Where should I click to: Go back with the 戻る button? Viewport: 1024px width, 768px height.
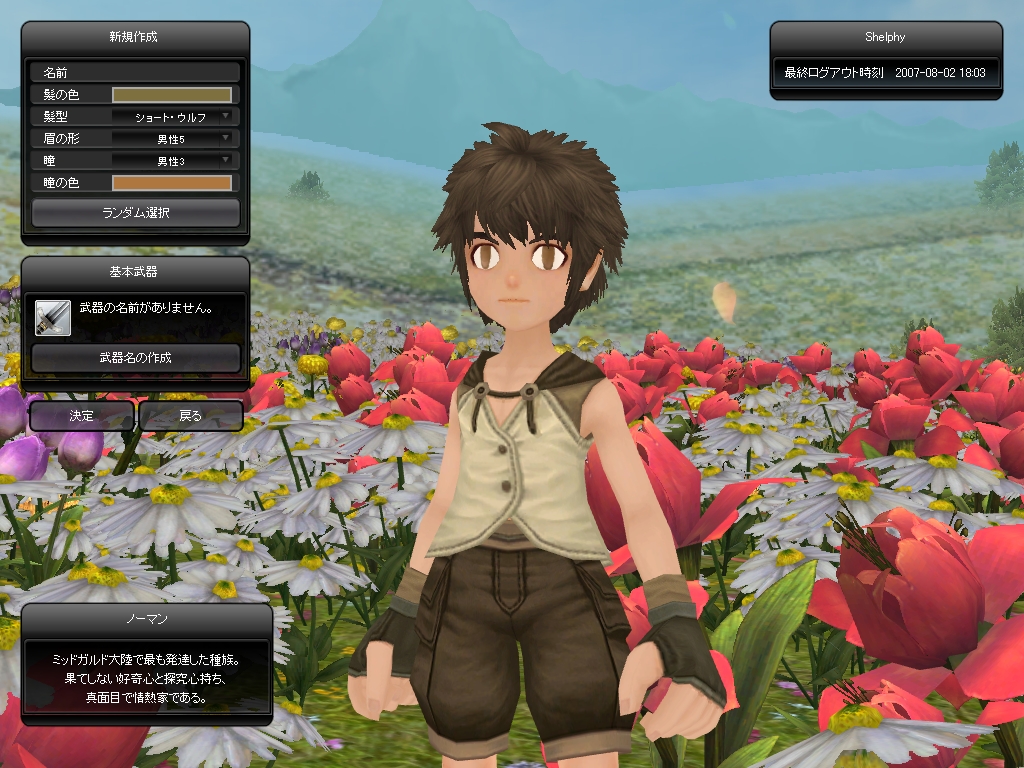tap(190, 416)
